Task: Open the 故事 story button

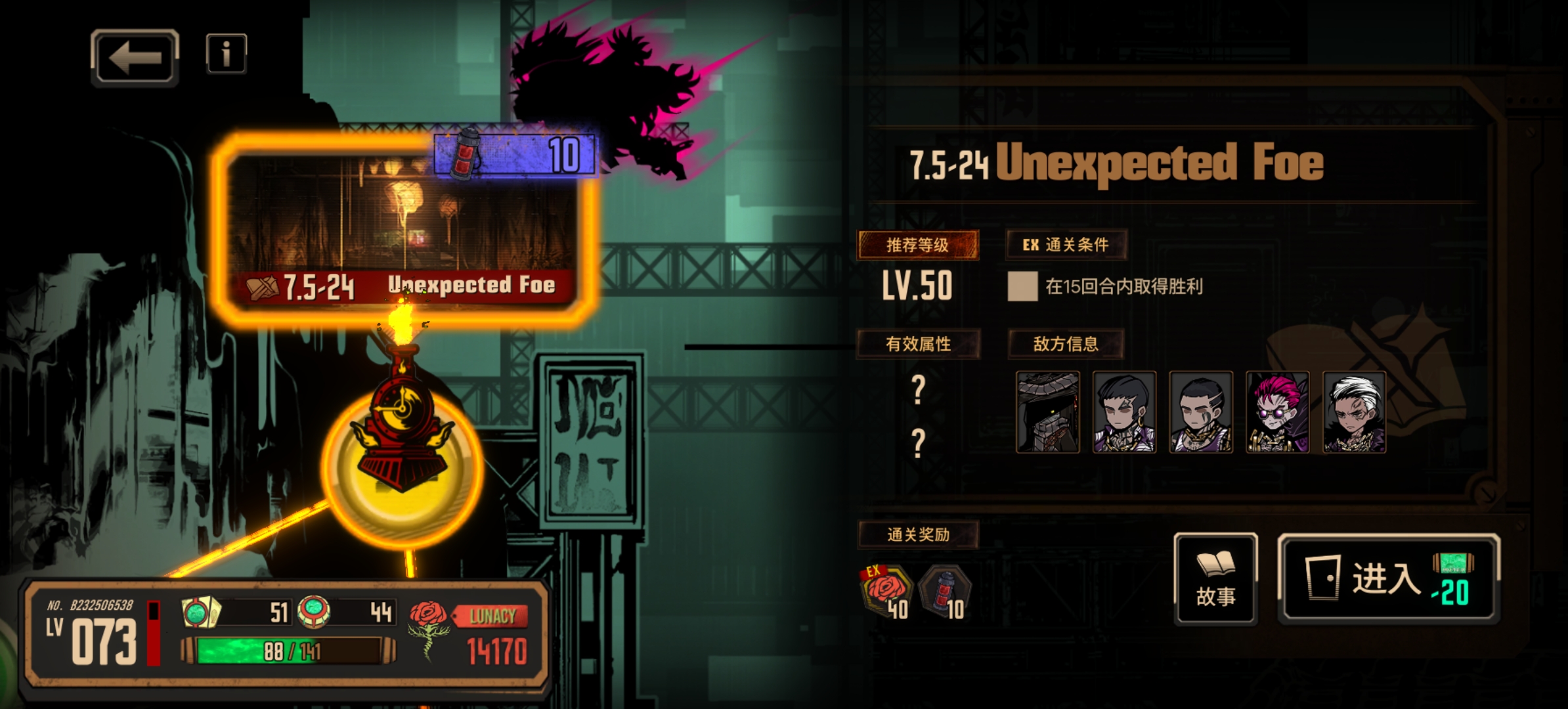Action: (1215, 579)
